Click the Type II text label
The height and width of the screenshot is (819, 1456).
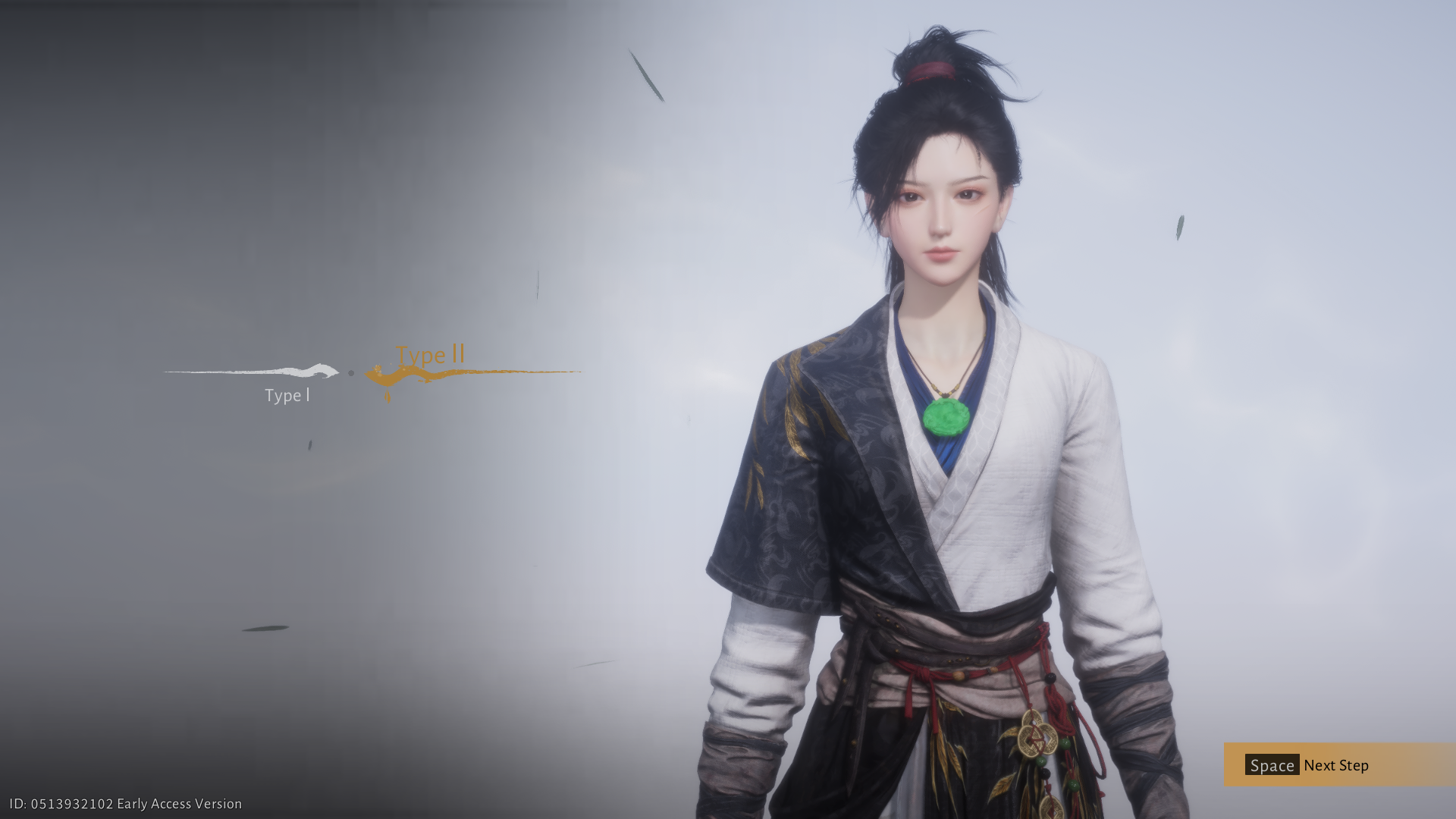coord(430,355)
